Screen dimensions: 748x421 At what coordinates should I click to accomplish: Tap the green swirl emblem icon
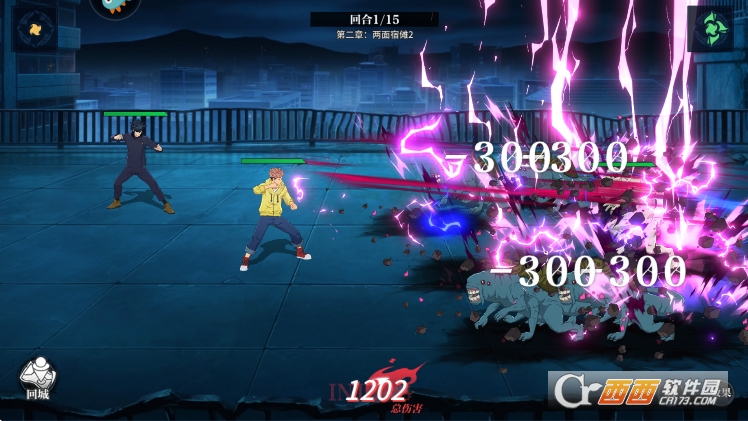(x=711, y=27)
